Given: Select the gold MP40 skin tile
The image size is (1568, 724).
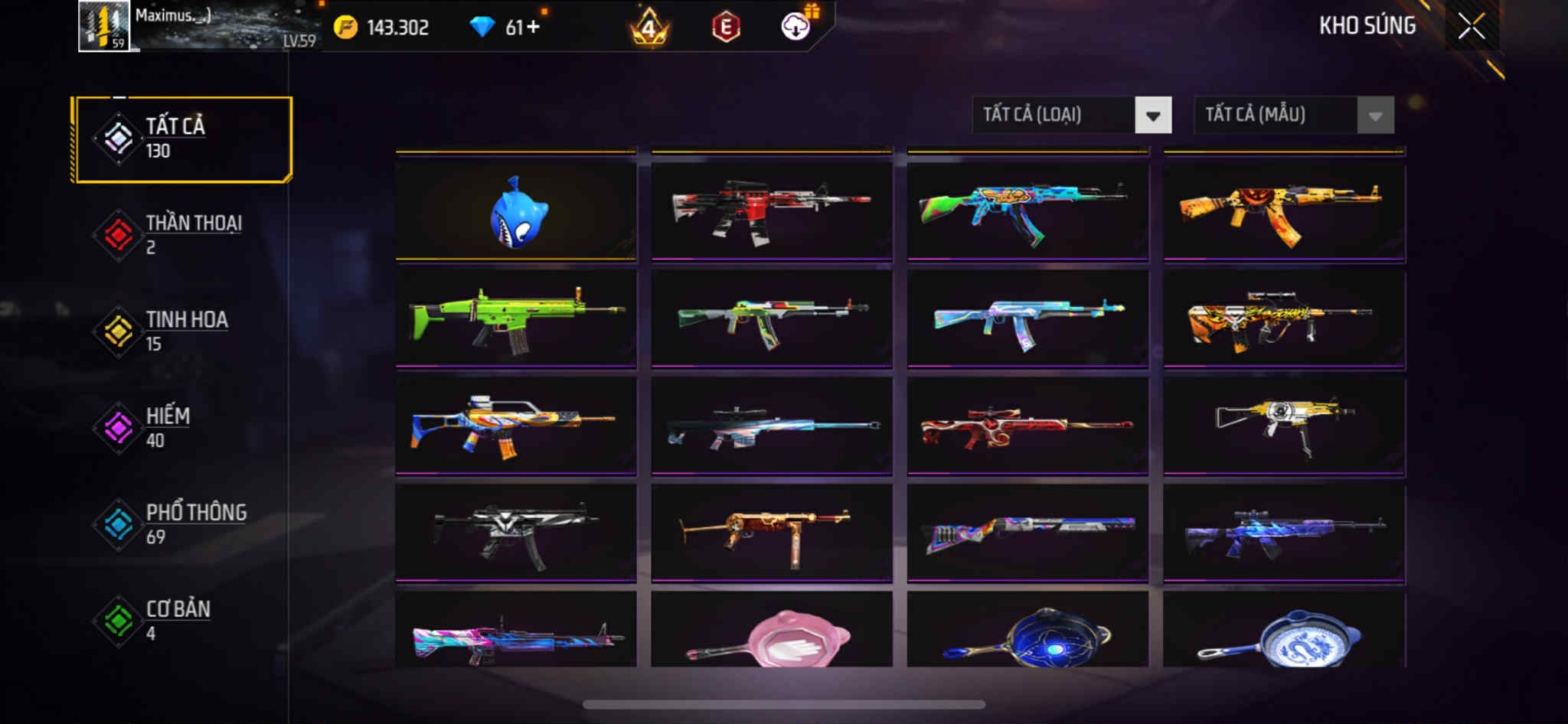Looking at the screenshot, I should tap(772, 533).
